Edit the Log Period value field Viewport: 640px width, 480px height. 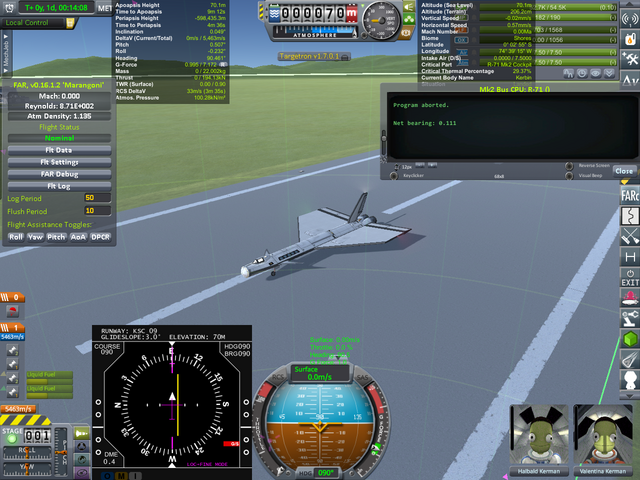(x=97, y=199)
